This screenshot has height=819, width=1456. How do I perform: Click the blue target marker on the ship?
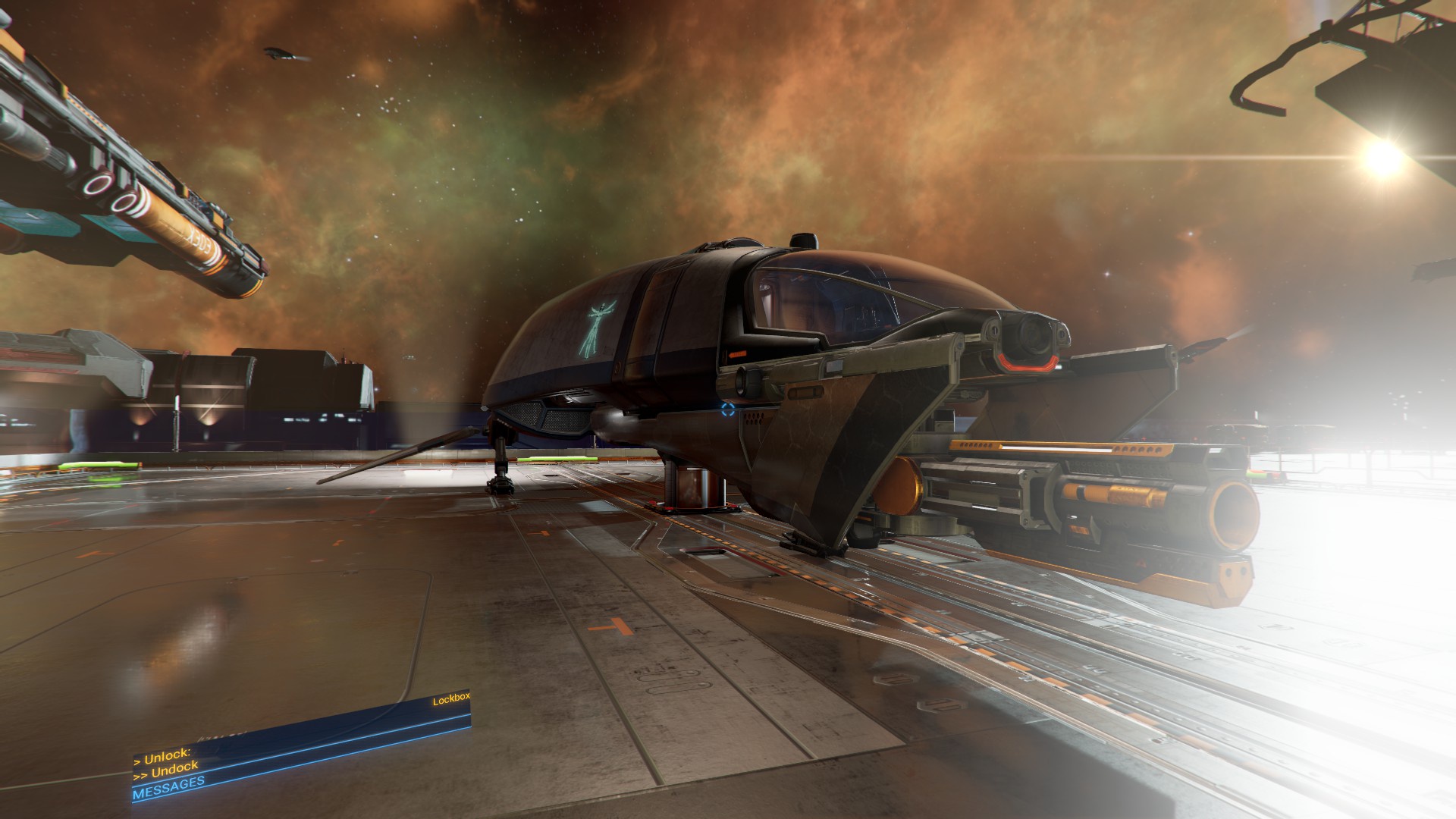(x=728, y=411)
